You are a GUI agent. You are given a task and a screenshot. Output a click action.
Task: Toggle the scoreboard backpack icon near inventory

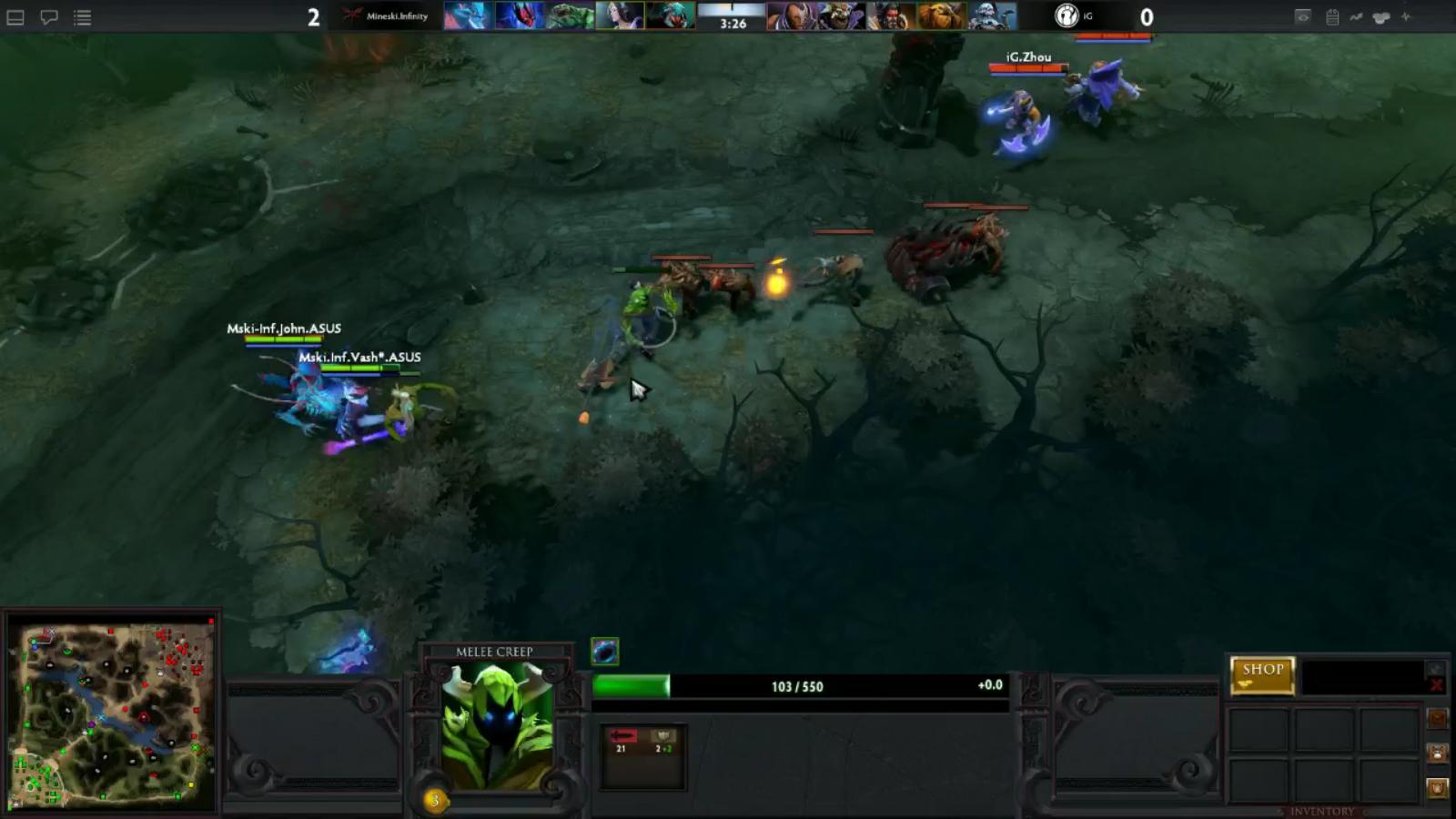[x=1438, y=788]
